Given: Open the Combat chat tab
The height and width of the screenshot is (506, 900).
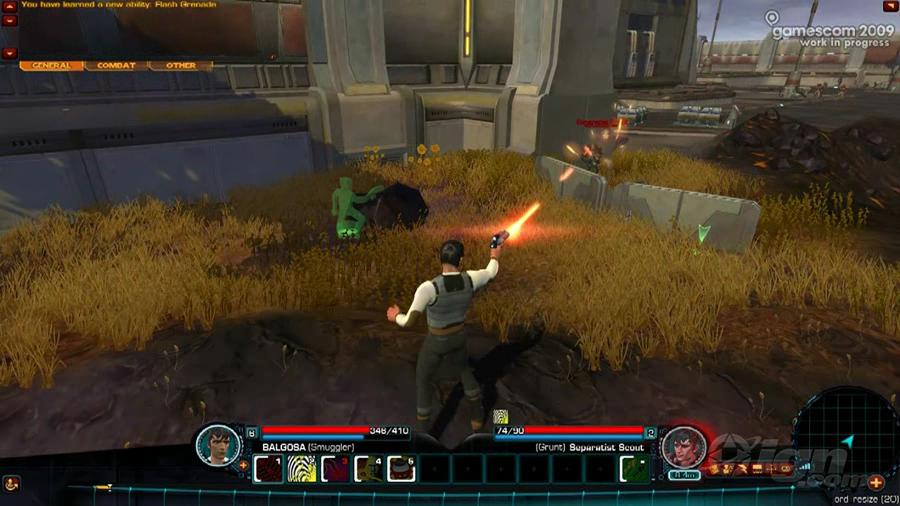Looking at the screenshot, I should [x=116, y=66].
